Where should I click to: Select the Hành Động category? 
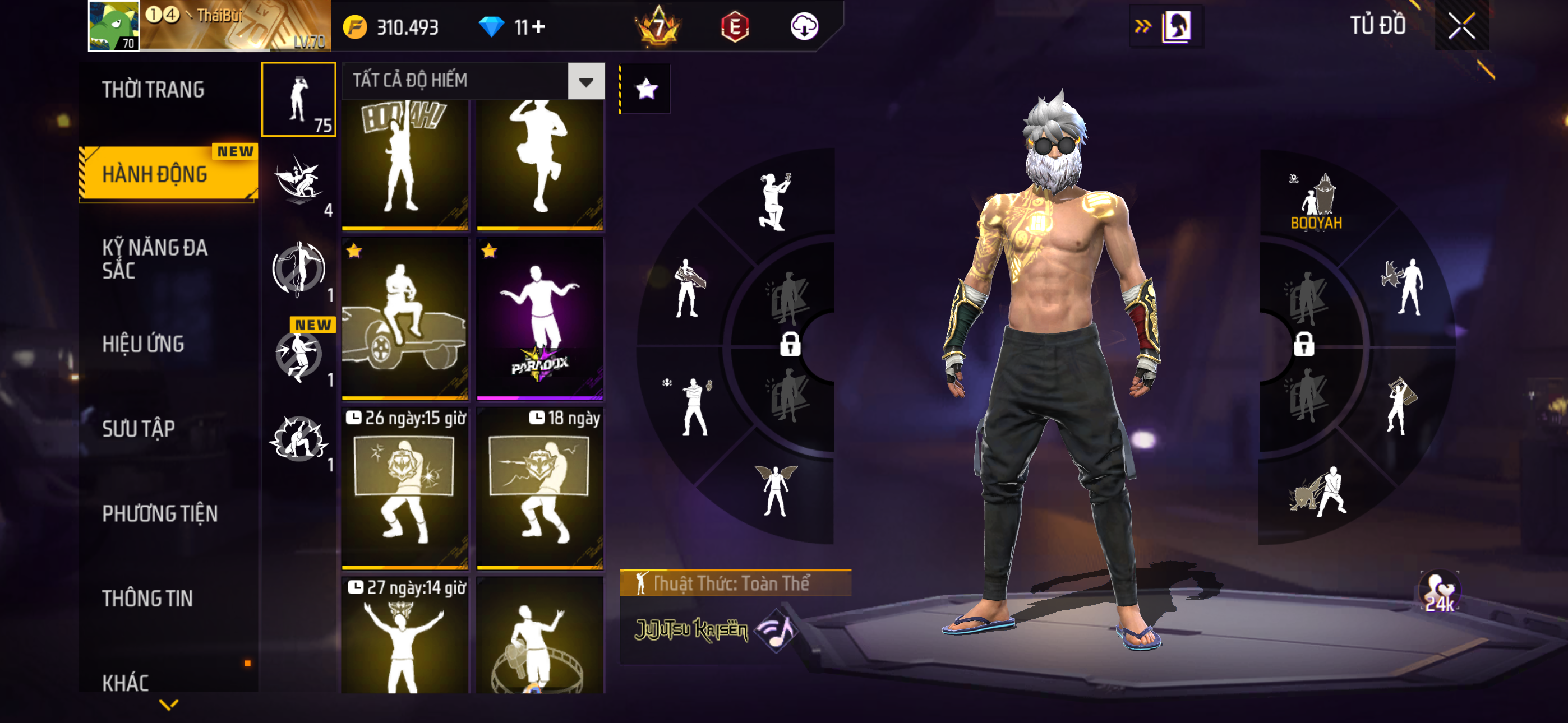tap(155, 175)
